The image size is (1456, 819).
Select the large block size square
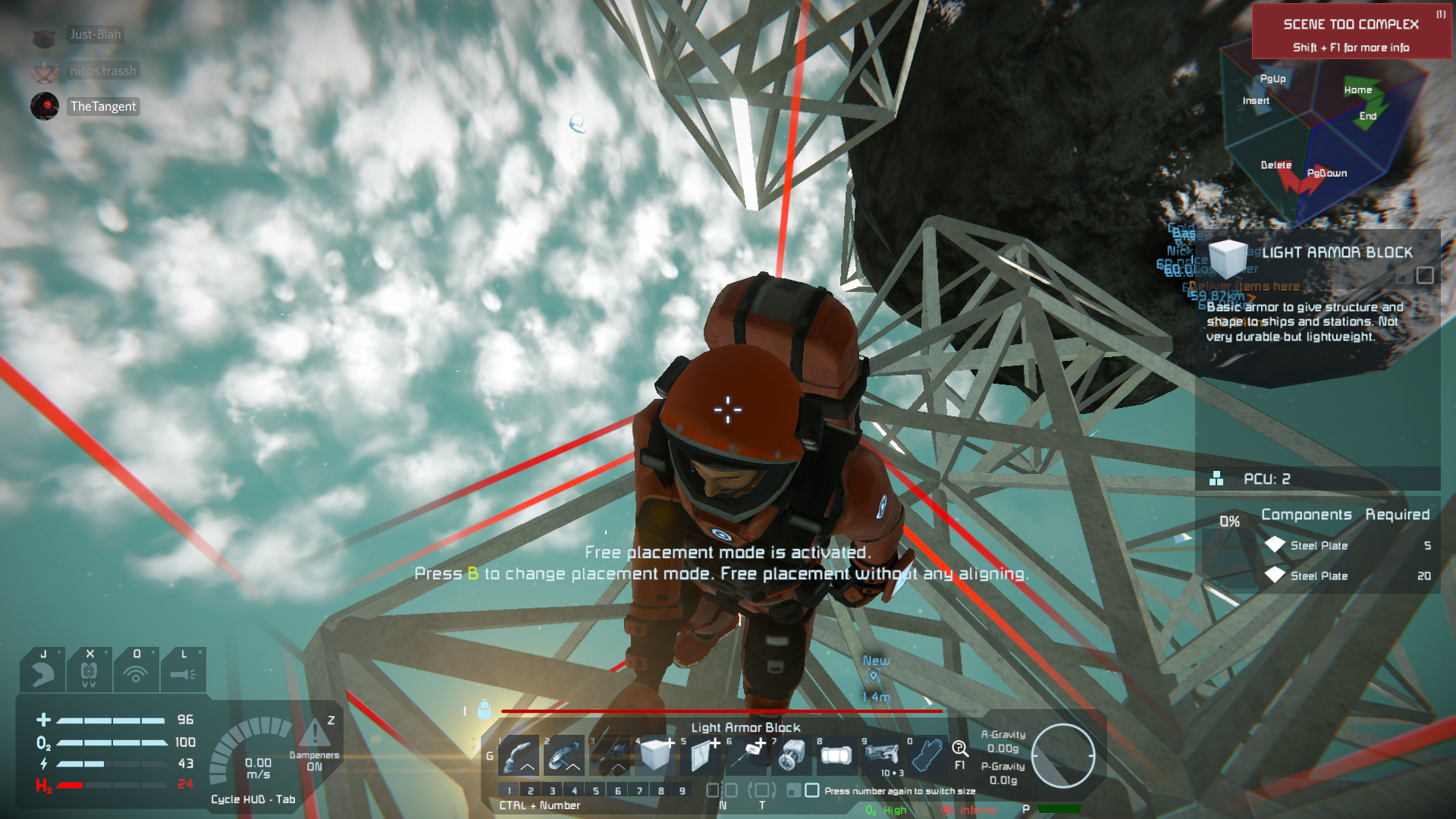[x=812, y=790]
